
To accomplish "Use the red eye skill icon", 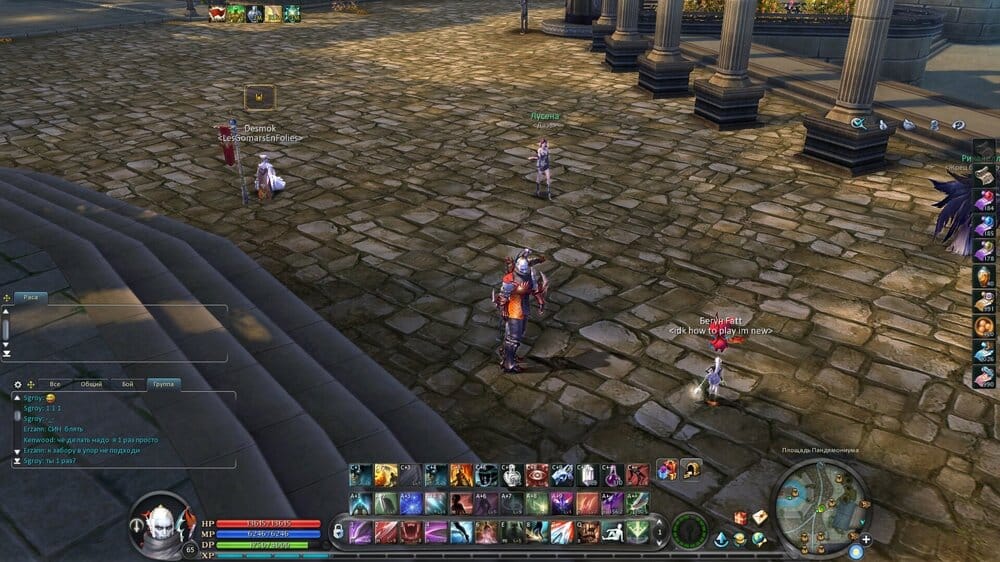I will (536, 475).
